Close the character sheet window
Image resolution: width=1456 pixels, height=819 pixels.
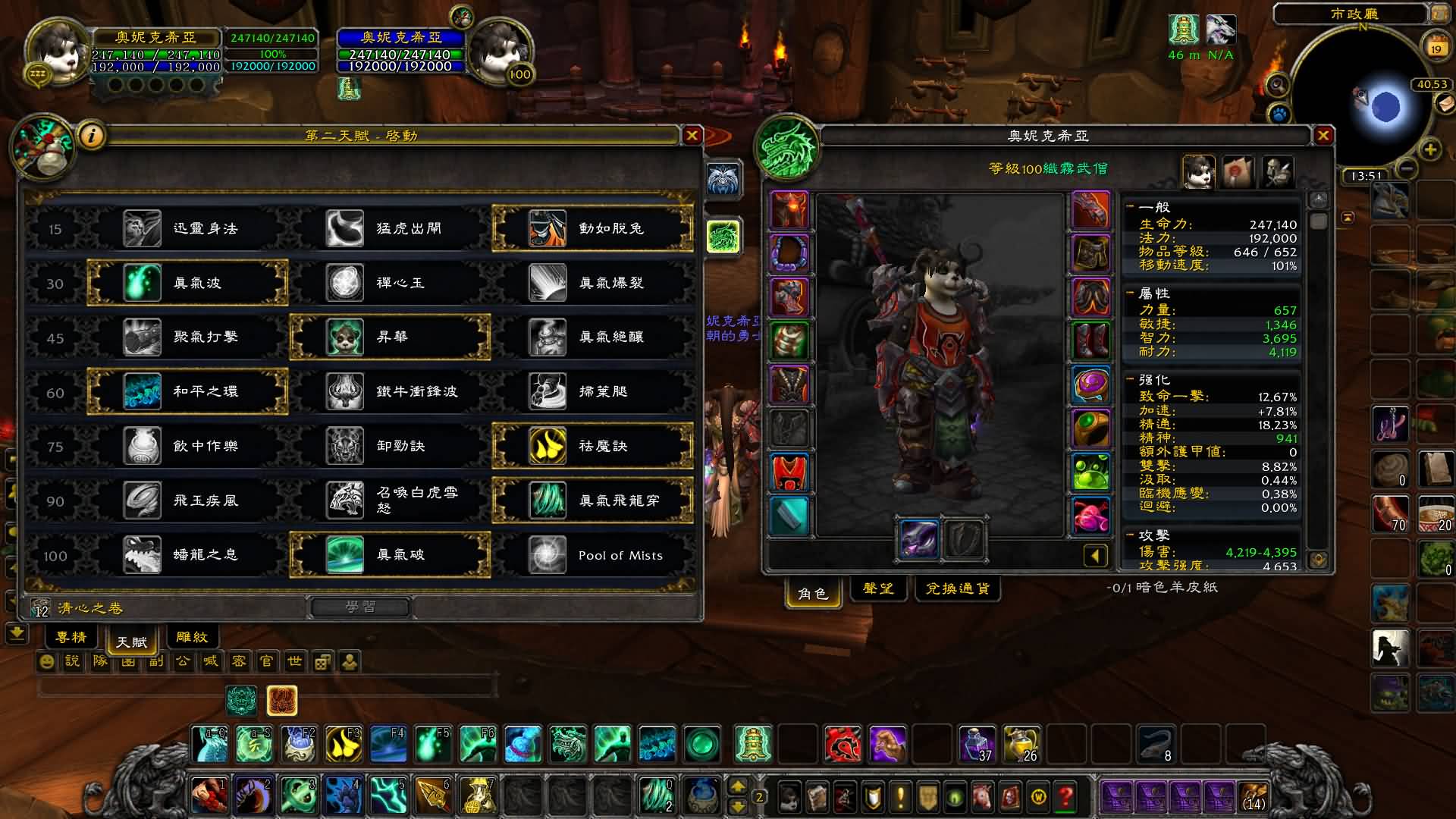[x=1323, y=136]
